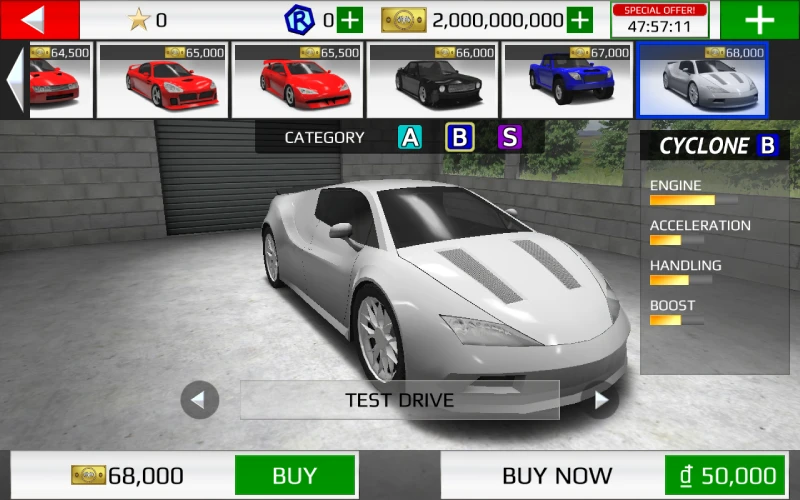Switch to category A

tap(410, 138)
